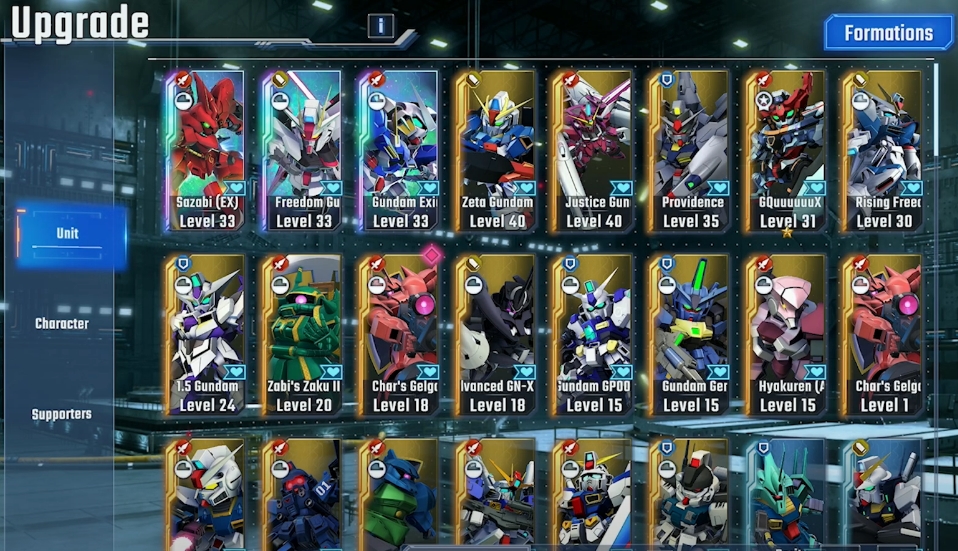Viewport: 958px width, 551px height.
Task: Click the info icon beside Upgrade title
Action: coord(380,26)
